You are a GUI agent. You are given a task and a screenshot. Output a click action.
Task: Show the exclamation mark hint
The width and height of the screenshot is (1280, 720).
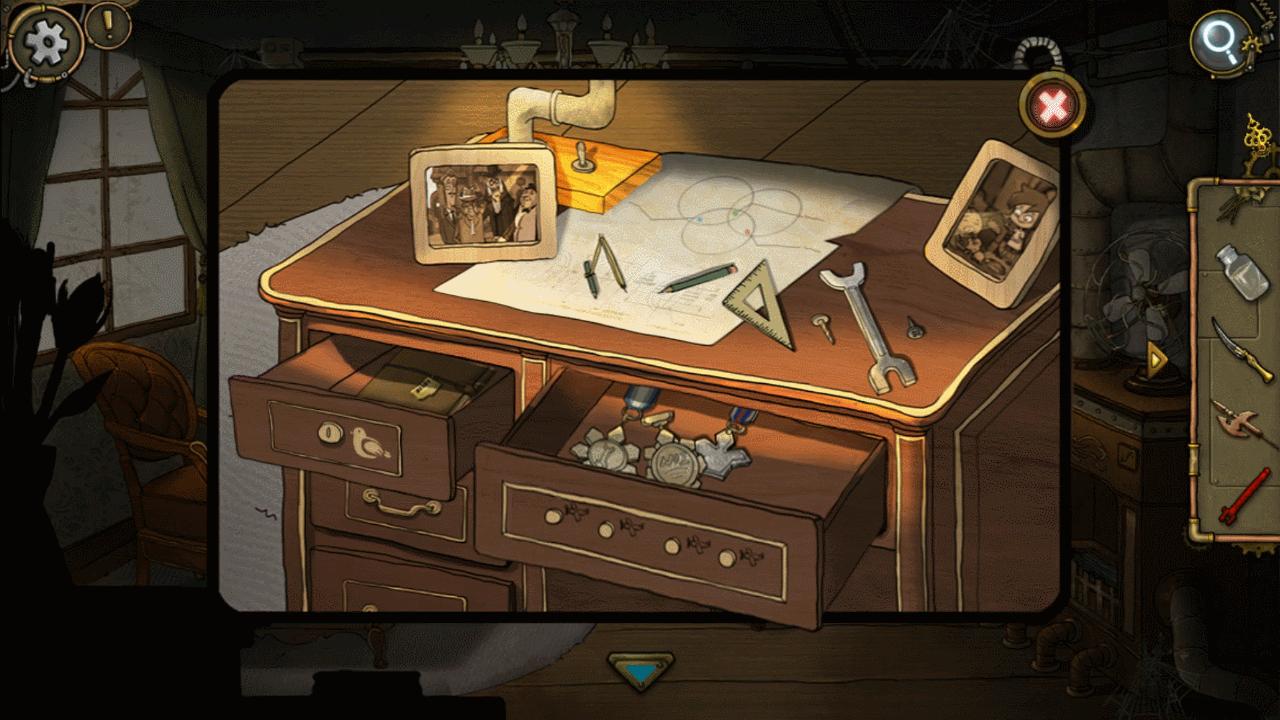(107, 25)
